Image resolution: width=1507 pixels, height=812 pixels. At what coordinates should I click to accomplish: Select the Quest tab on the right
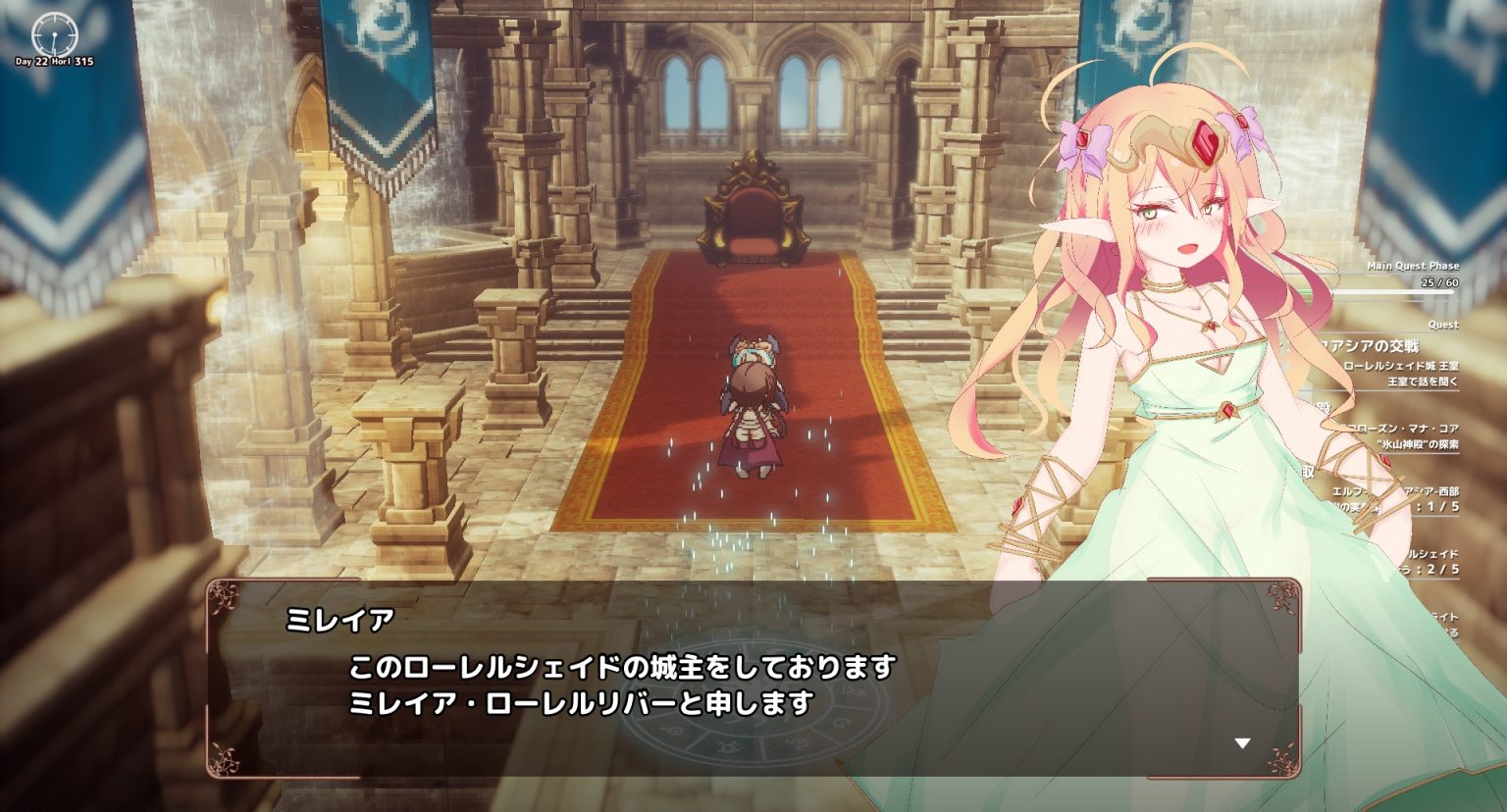(1445, 323)
